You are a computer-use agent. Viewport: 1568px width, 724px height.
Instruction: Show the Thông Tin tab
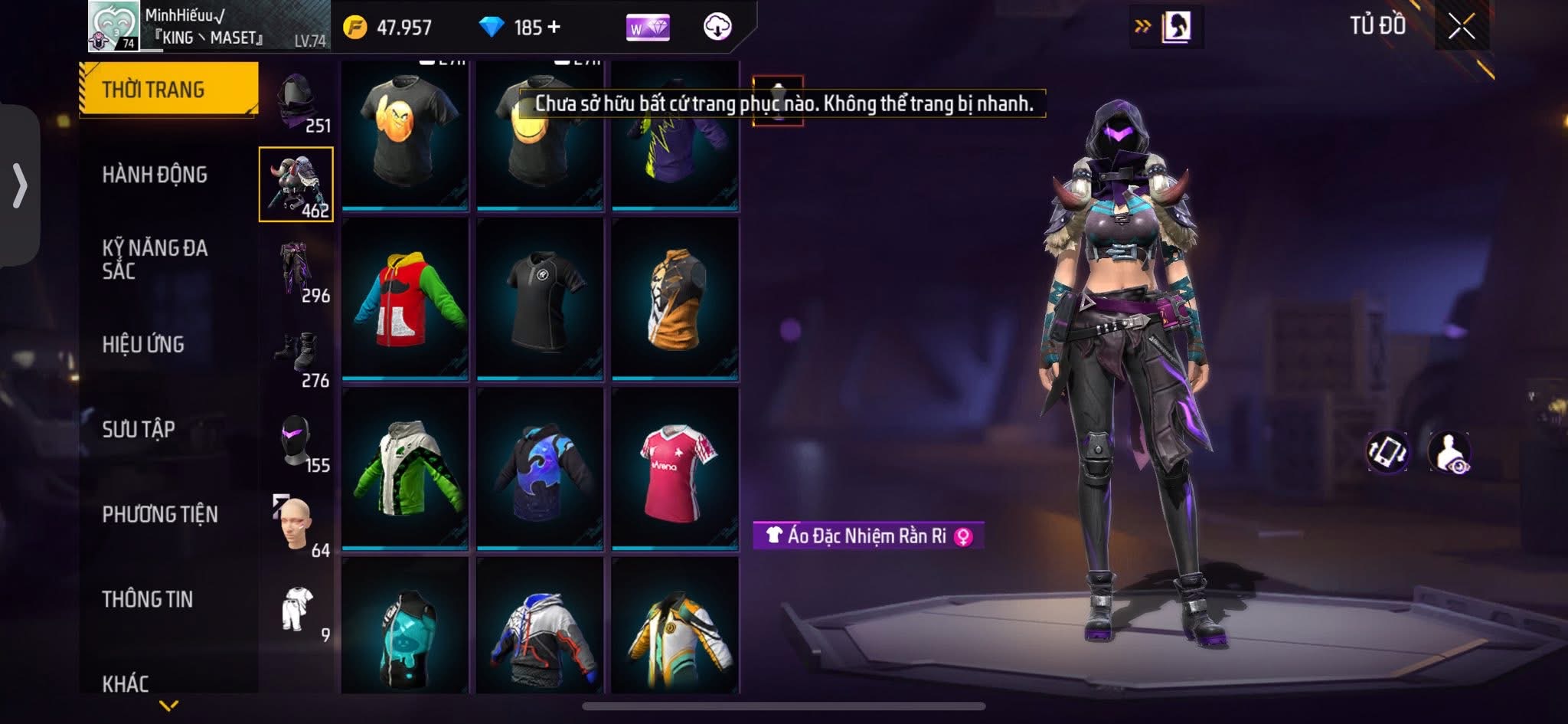147,599
